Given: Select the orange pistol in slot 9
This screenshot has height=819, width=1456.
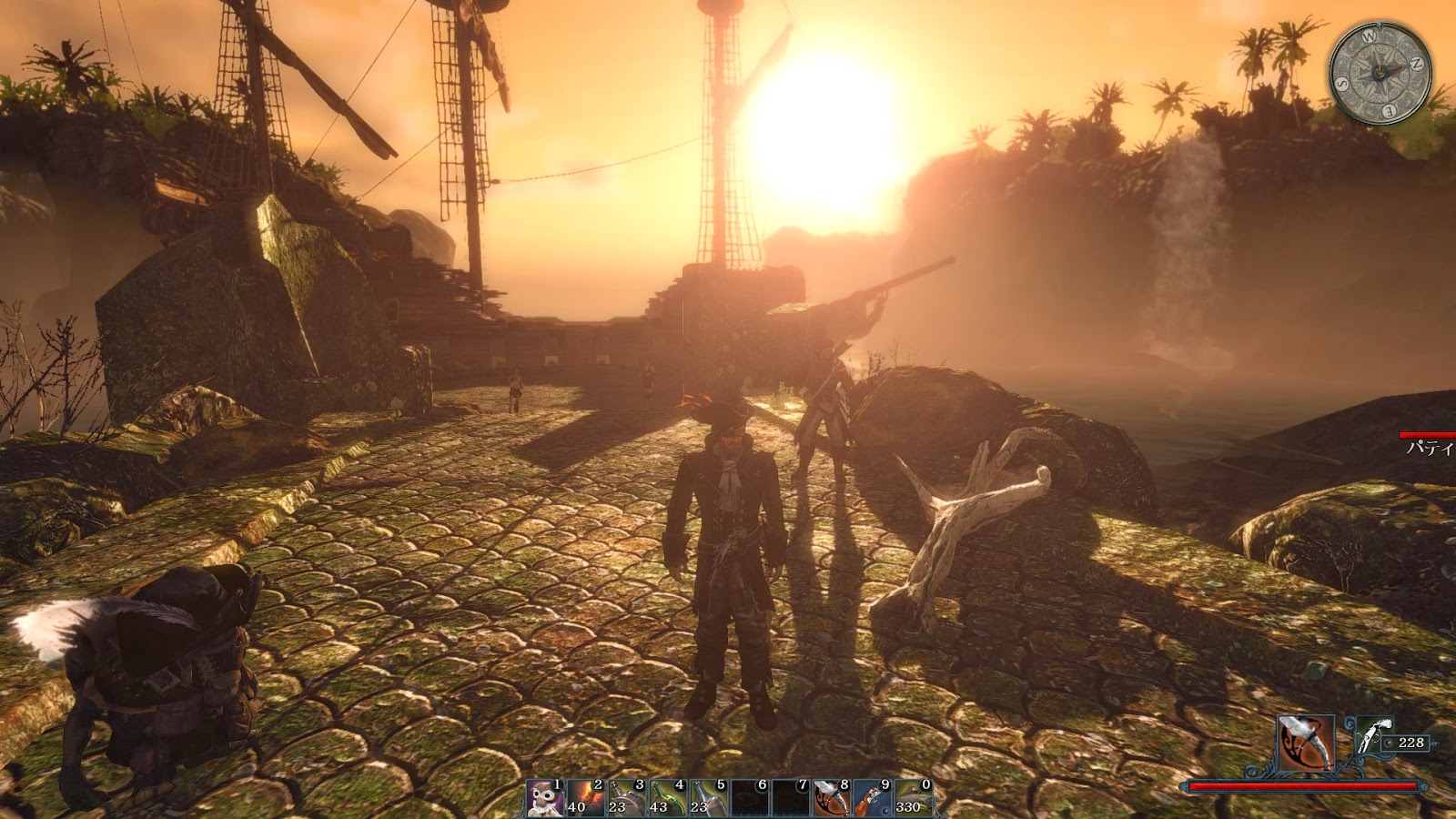Looking at the screenshot, I should click(872, 798).
